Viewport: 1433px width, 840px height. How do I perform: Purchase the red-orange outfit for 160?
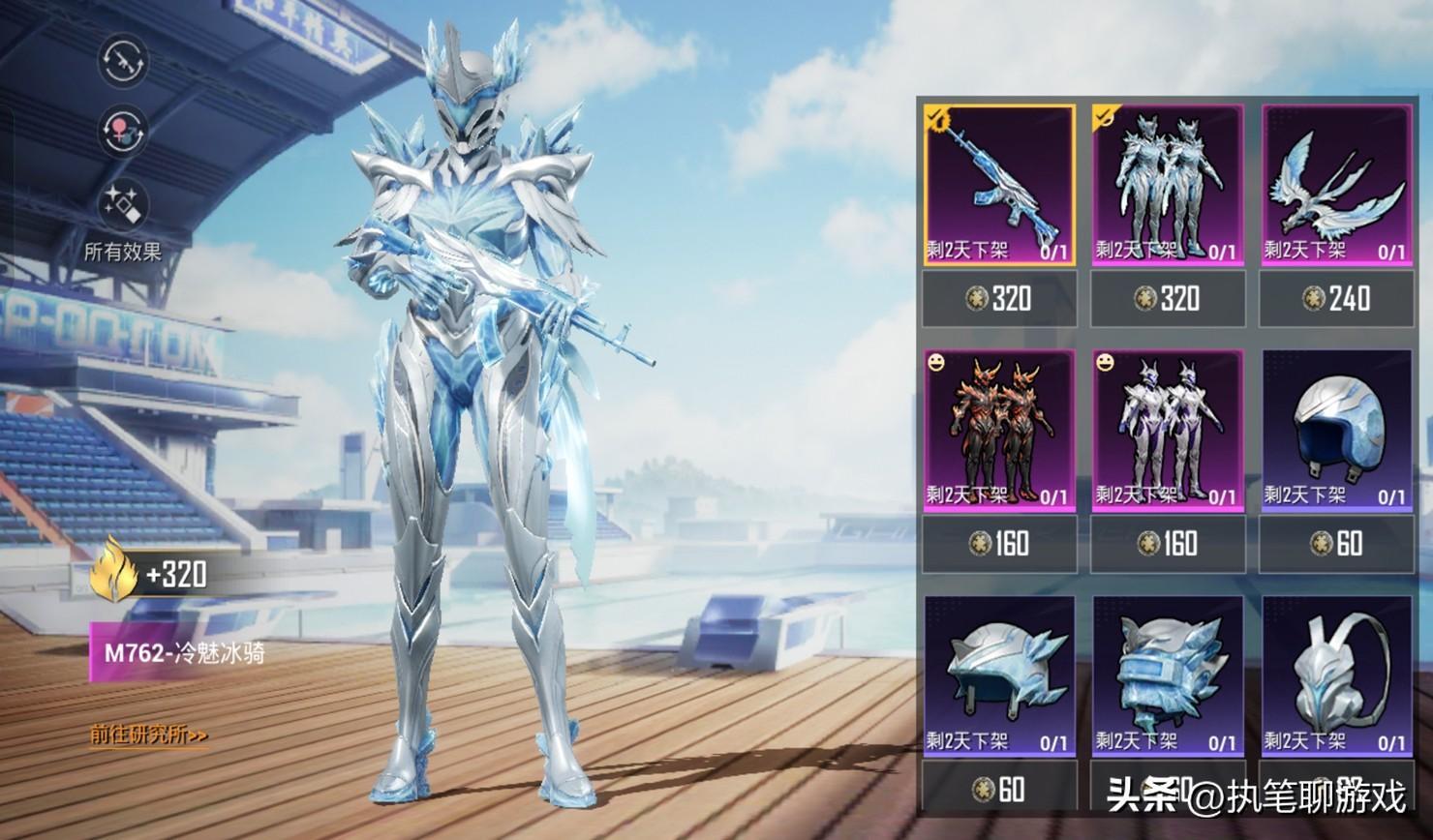coord(999,544)
